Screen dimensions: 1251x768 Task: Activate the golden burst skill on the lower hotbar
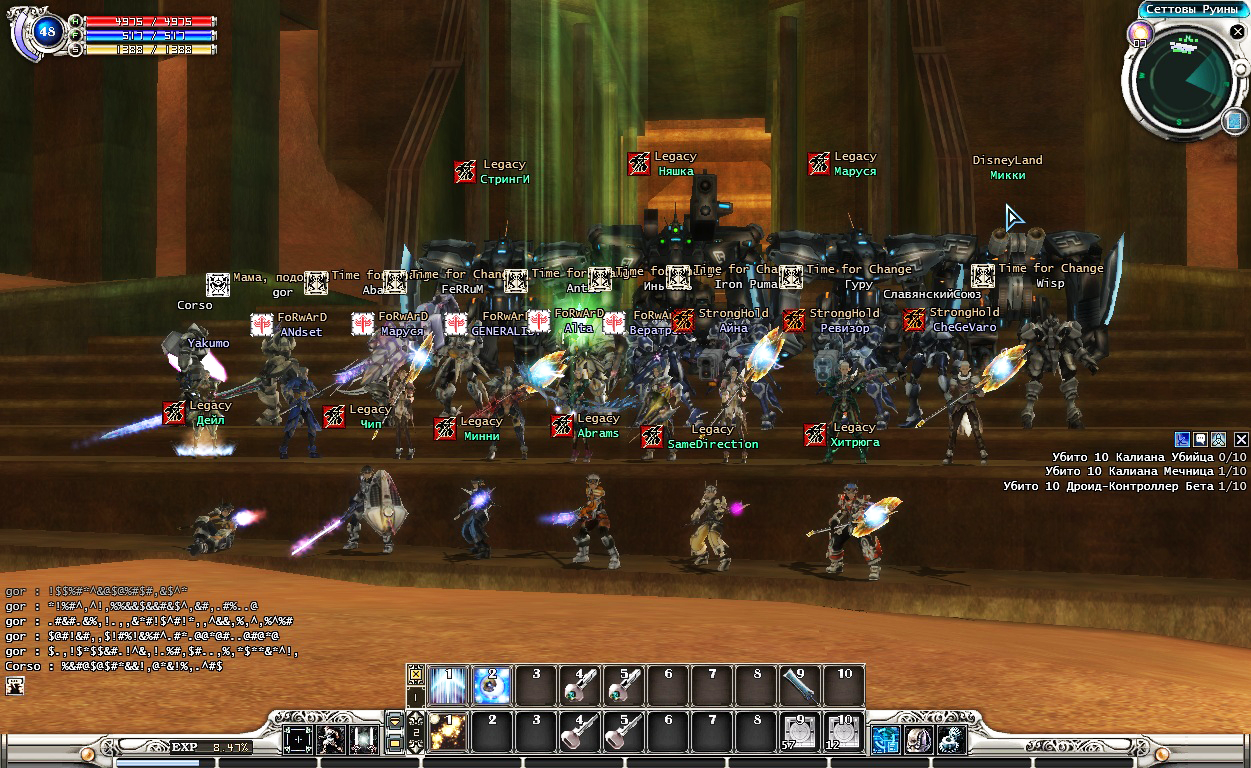pos(448,732)
